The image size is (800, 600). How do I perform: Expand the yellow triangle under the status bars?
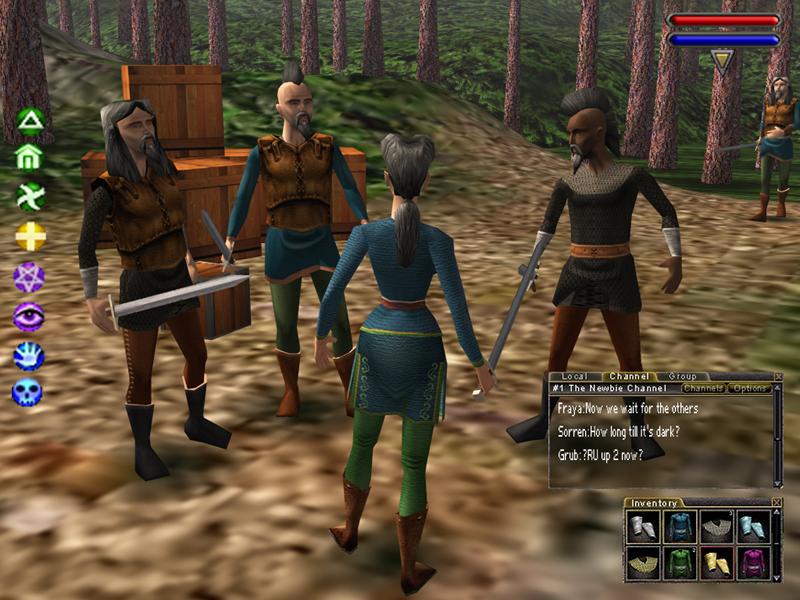coord(722,60)
